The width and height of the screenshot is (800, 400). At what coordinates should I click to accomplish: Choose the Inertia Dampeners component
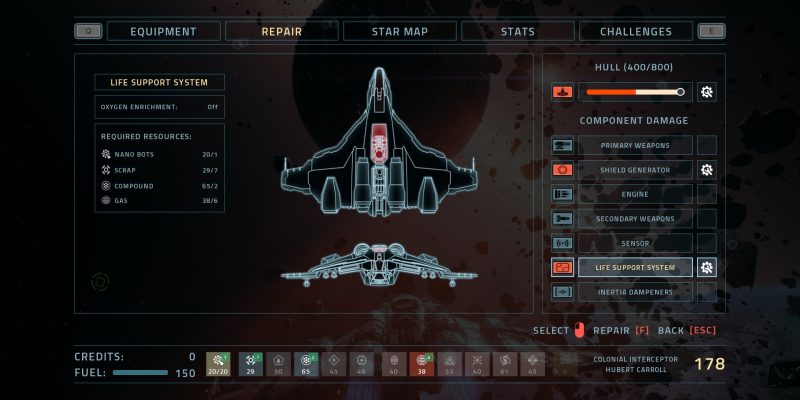tap(635, 292)
